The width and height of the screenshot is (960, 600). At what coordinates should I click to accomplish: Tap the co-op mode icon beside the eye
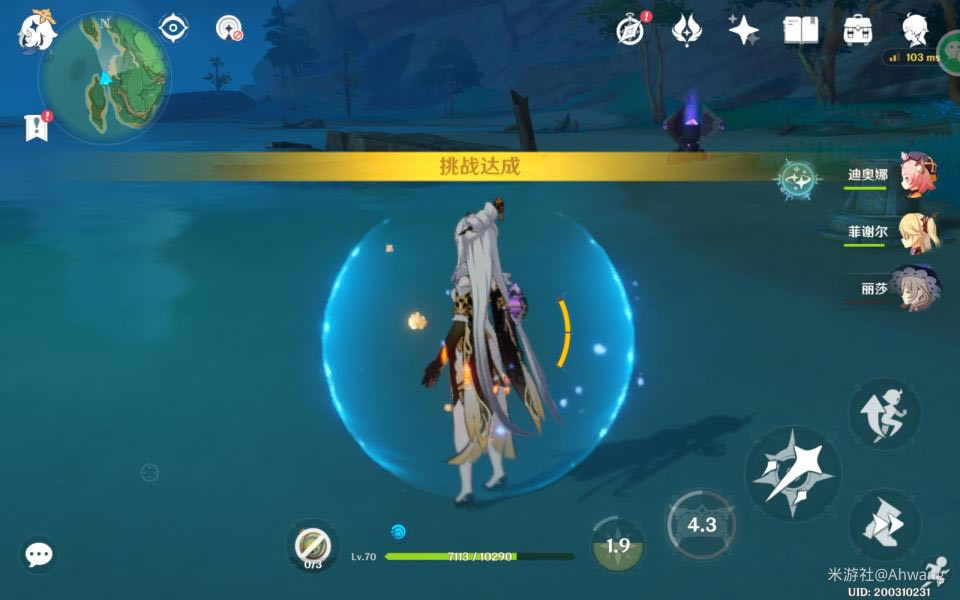[x=230, y=28]
